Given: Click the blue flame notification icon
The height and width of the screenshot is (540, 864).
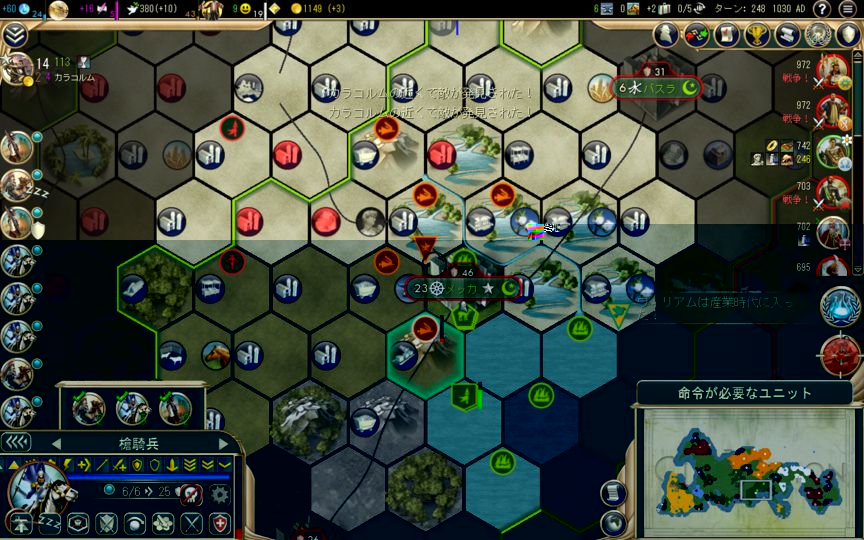Looking at the screenshot, I should (x=840, y=307).
